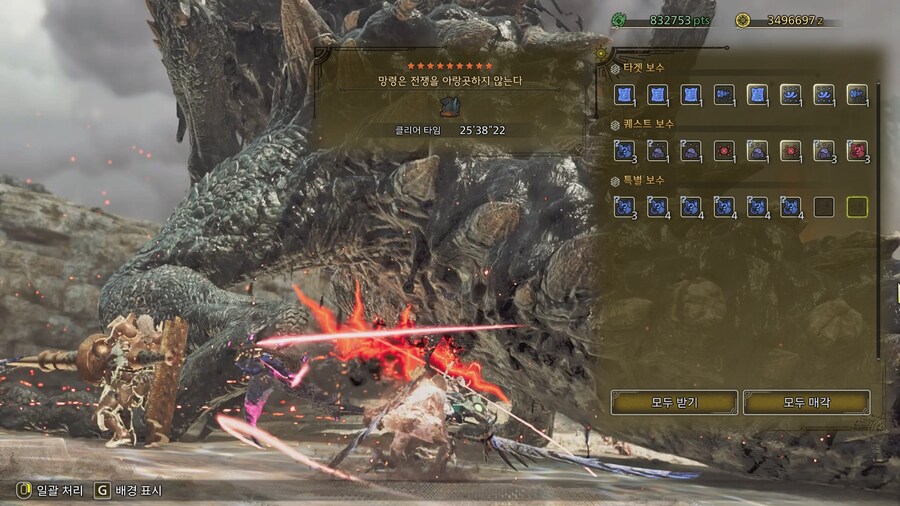
Task: Choose the last item in 타겟 보수 row
Action: tap(857, 95)
